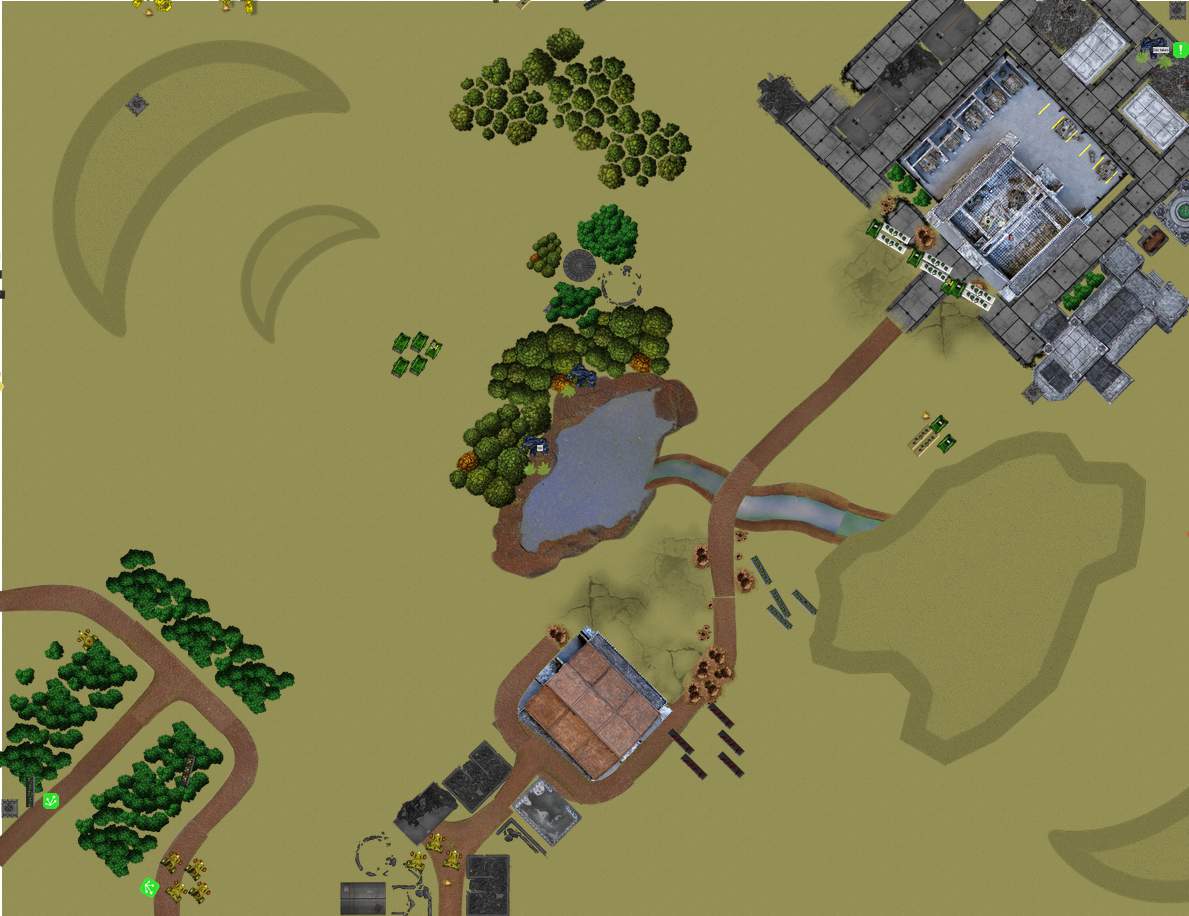Select the green arrow marker beside the yellow tanks
Image resolution: width=1189 pixels, height=916 pixels.
pyautogui.click(x=150, y=887)
